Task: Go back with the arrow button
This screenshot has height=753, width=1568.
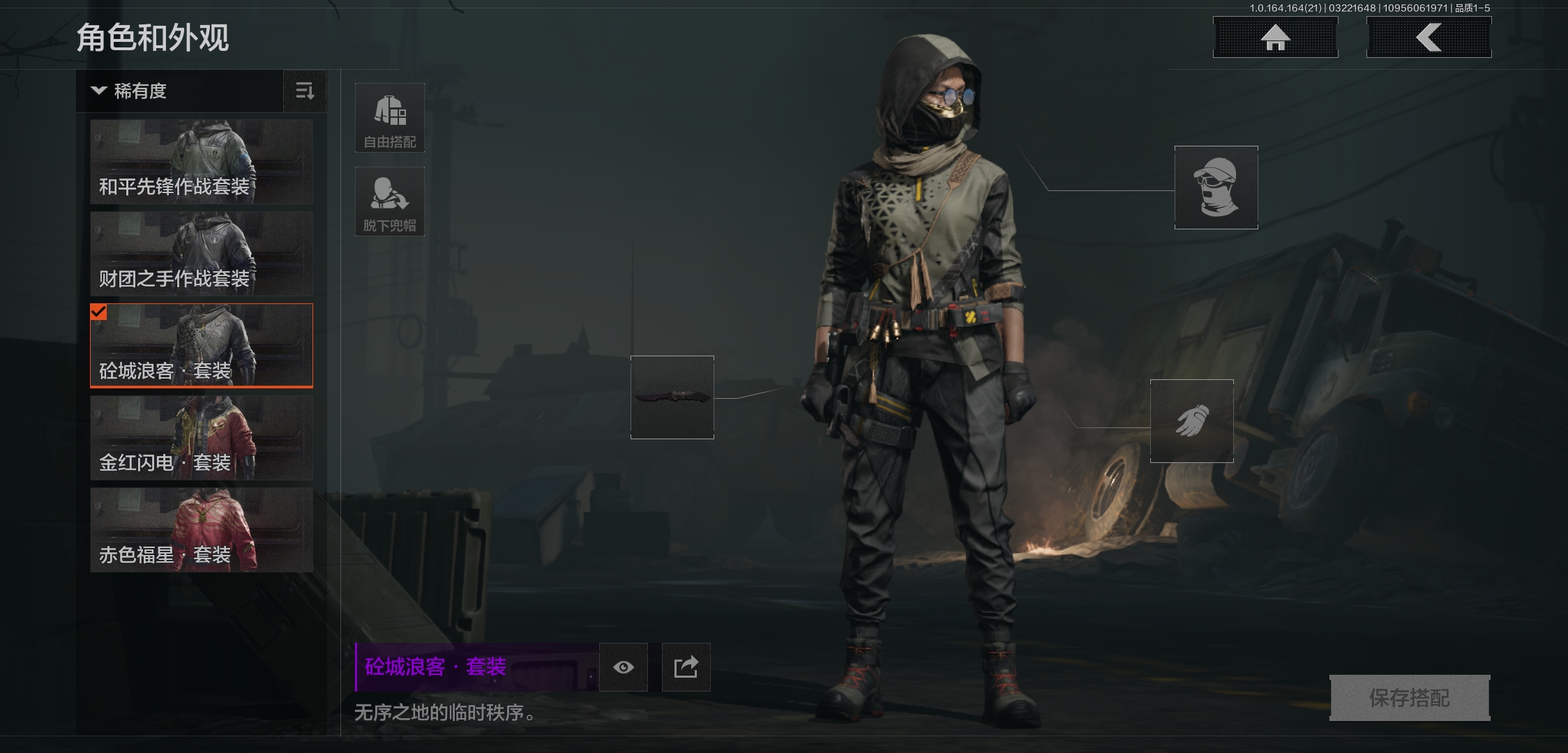Action: (1428, 38)
